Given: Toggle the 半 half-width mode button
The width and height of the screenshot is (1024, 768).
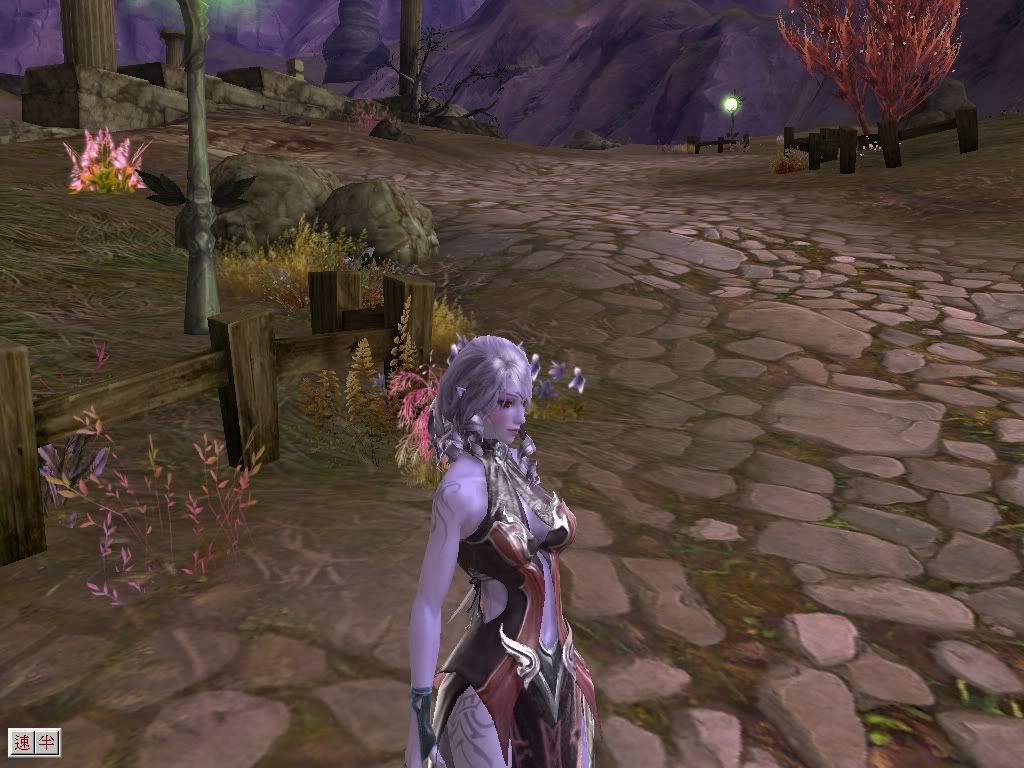Looking at the screenshot, I should point(46,742).
